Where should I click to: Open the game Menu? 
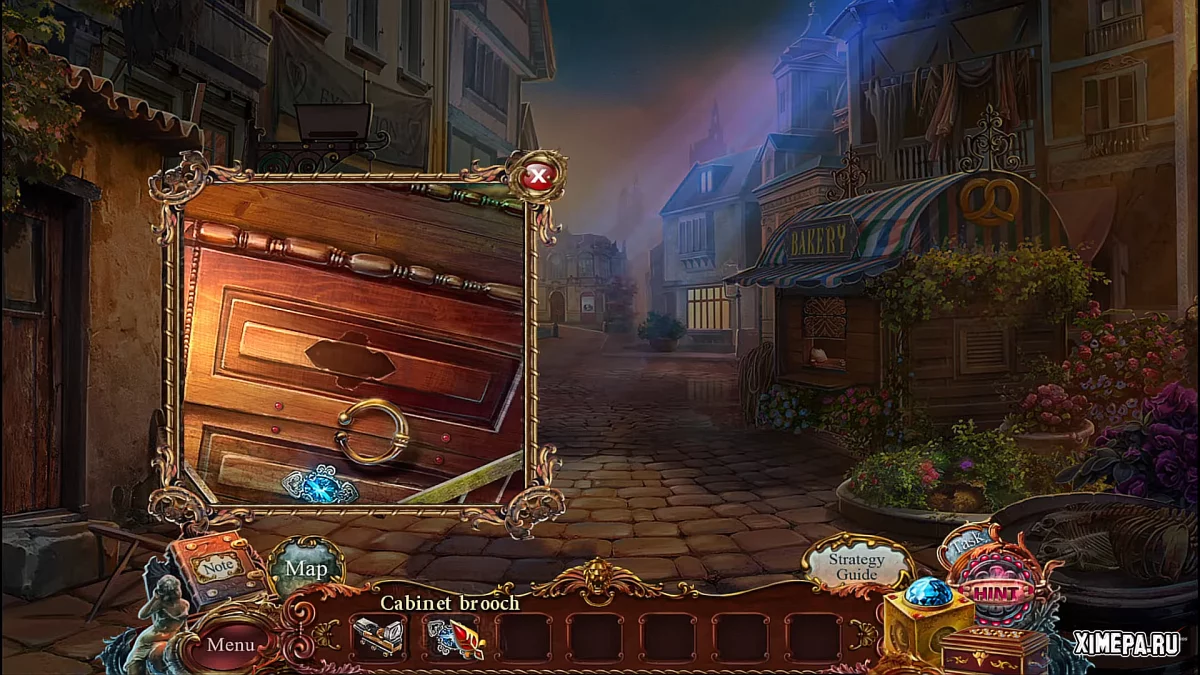pyautogui.click(x=230, y=644)
